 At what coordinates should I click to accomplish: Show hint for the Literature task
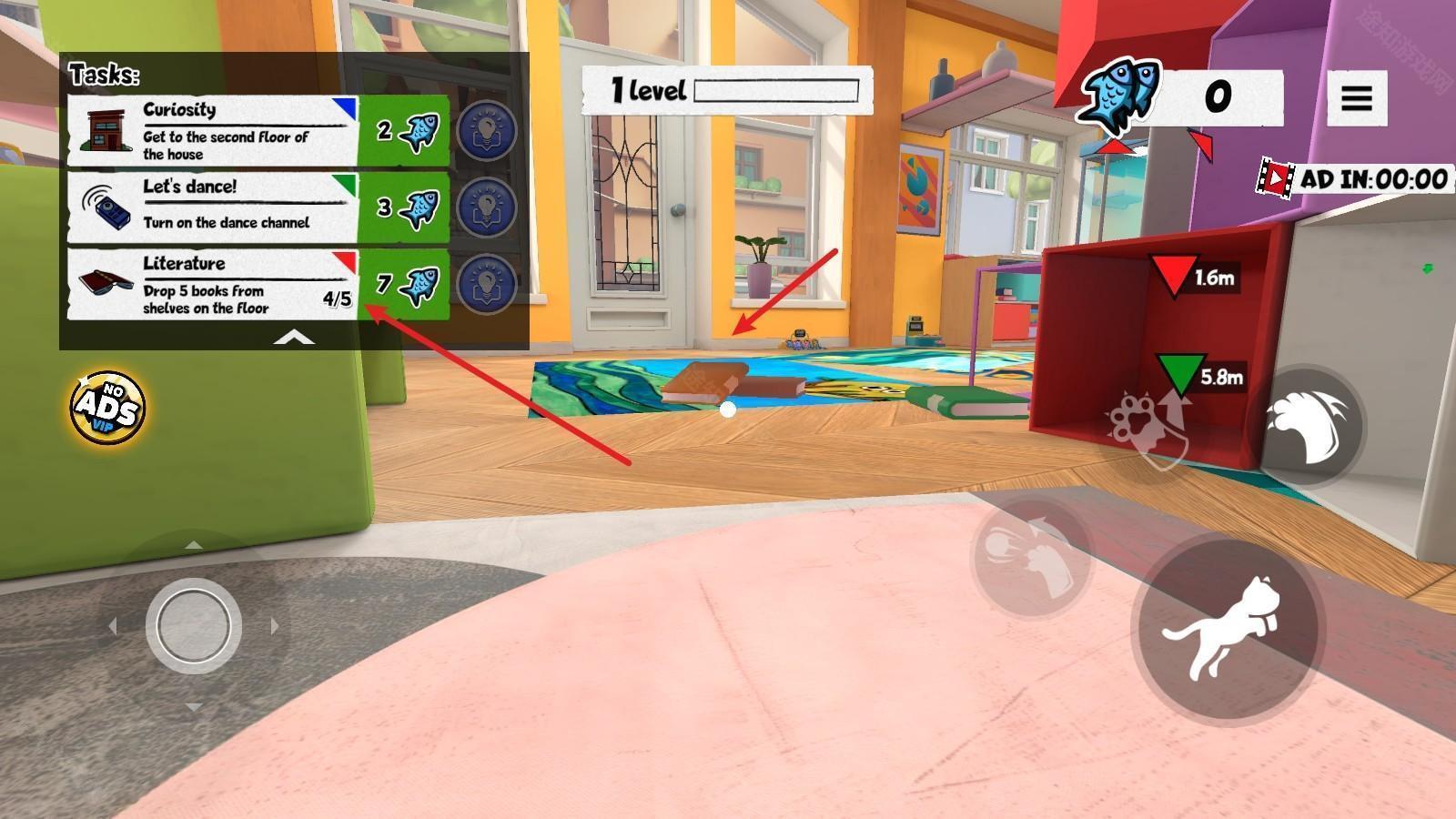(x=486, y=285)
